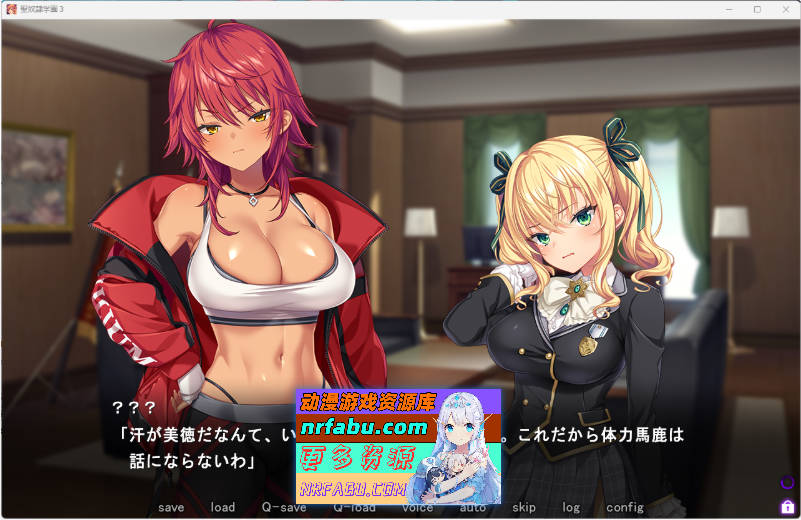Toggle auto mode
Viewport: 801px width, 520px height.
tap(473, 507)
